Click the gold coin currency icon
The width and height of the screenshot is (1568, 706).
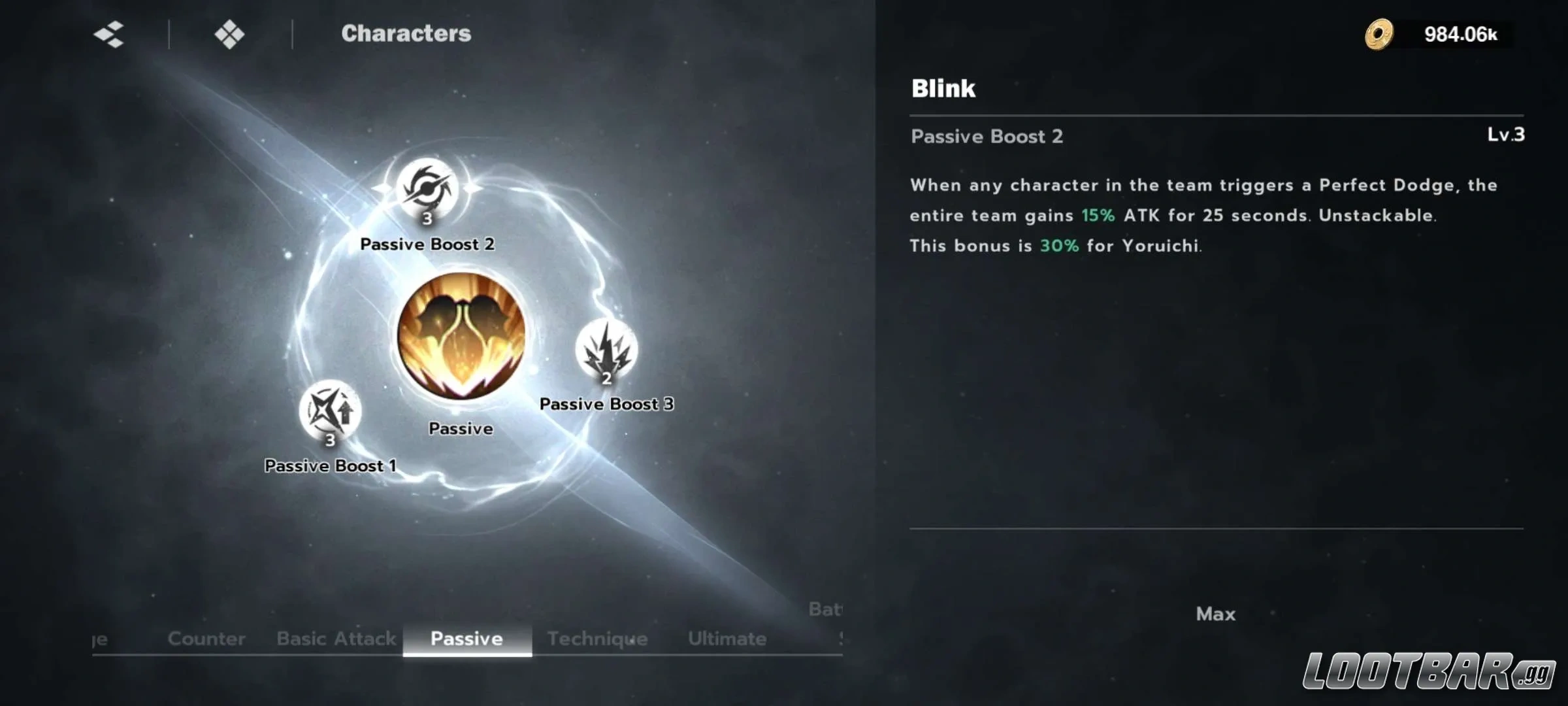point(1379,34)
